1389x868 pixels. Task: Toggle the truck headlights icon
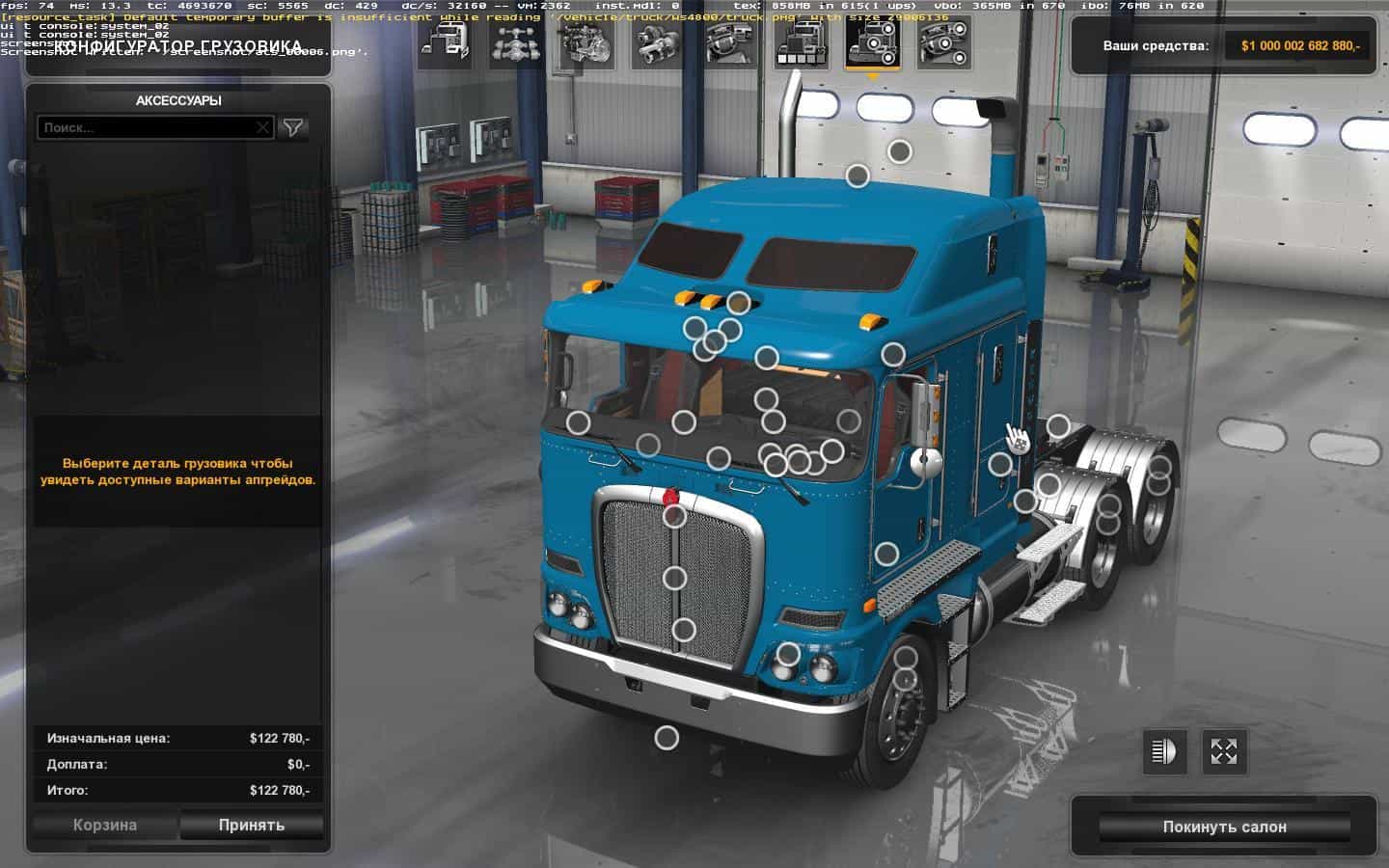tap(1164, 751)
